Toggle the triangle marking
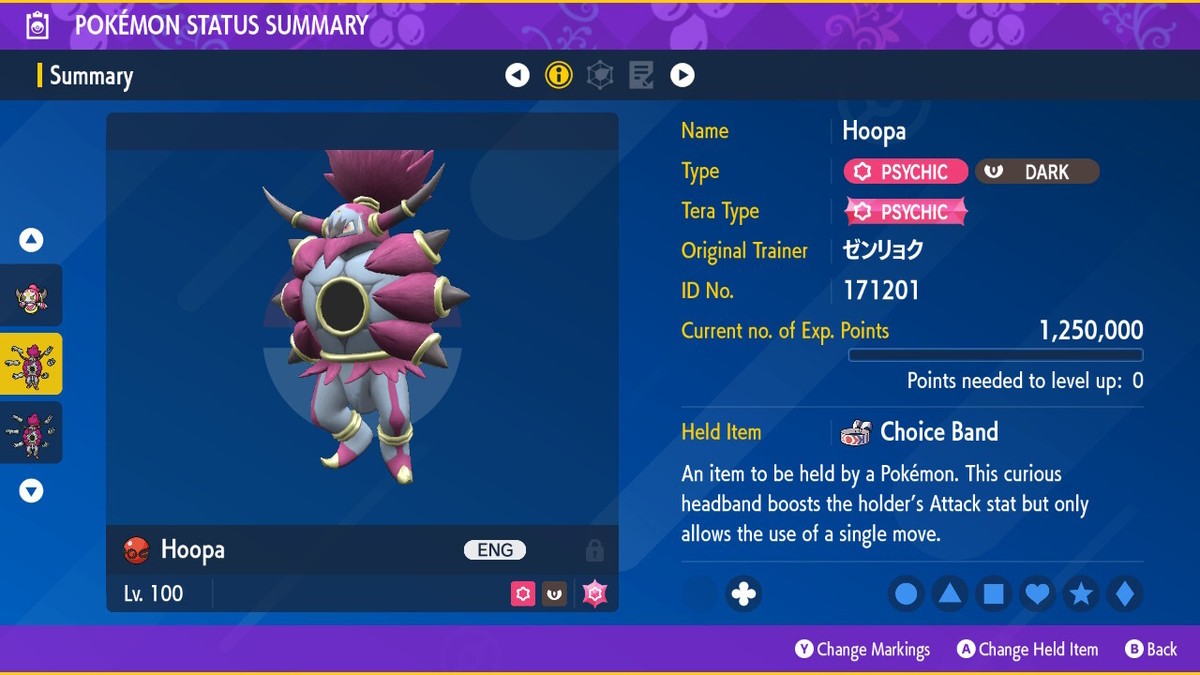The height and width of the screenshot is (675, 1200). click(x=950, y=595)
